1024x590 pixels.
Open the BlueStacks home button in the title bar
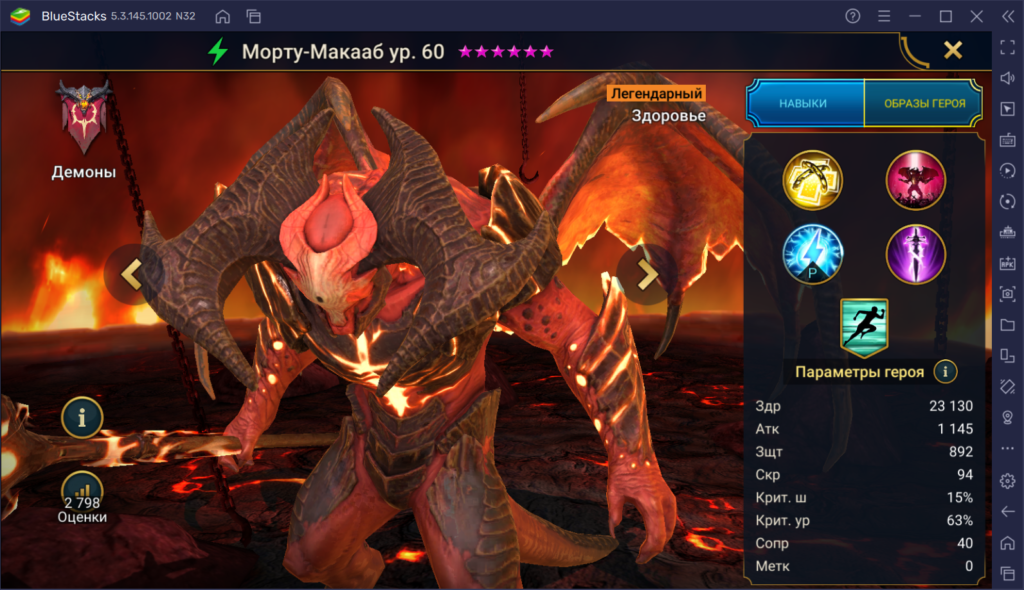[222, 16]
